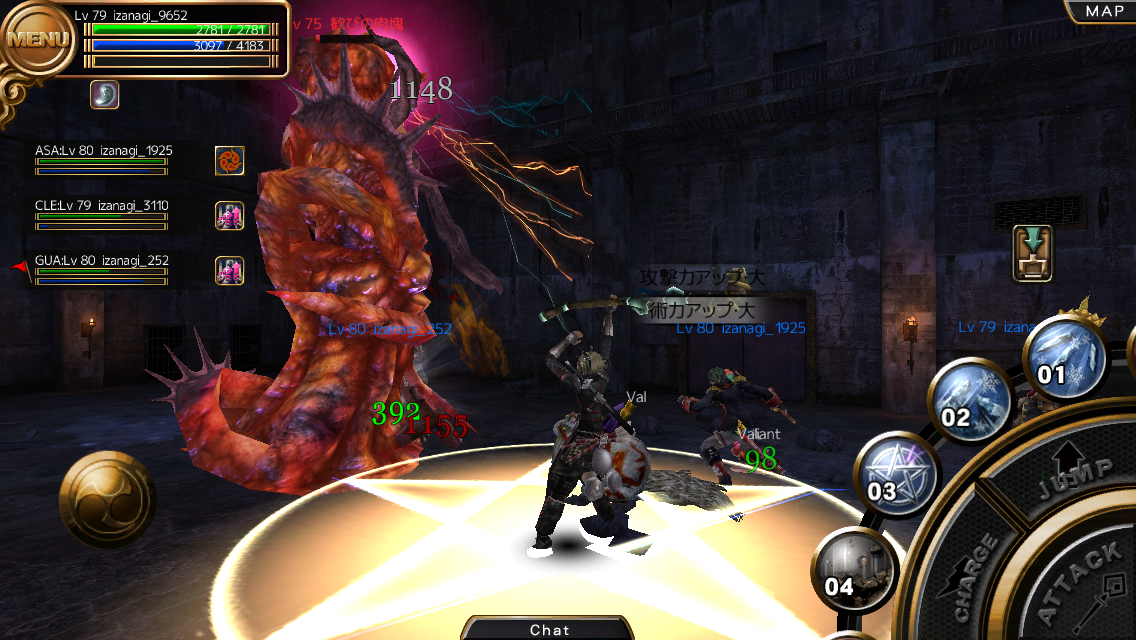Open the gold MENU button
This screenshot has width=1136, height=640.
pos(38,40)
